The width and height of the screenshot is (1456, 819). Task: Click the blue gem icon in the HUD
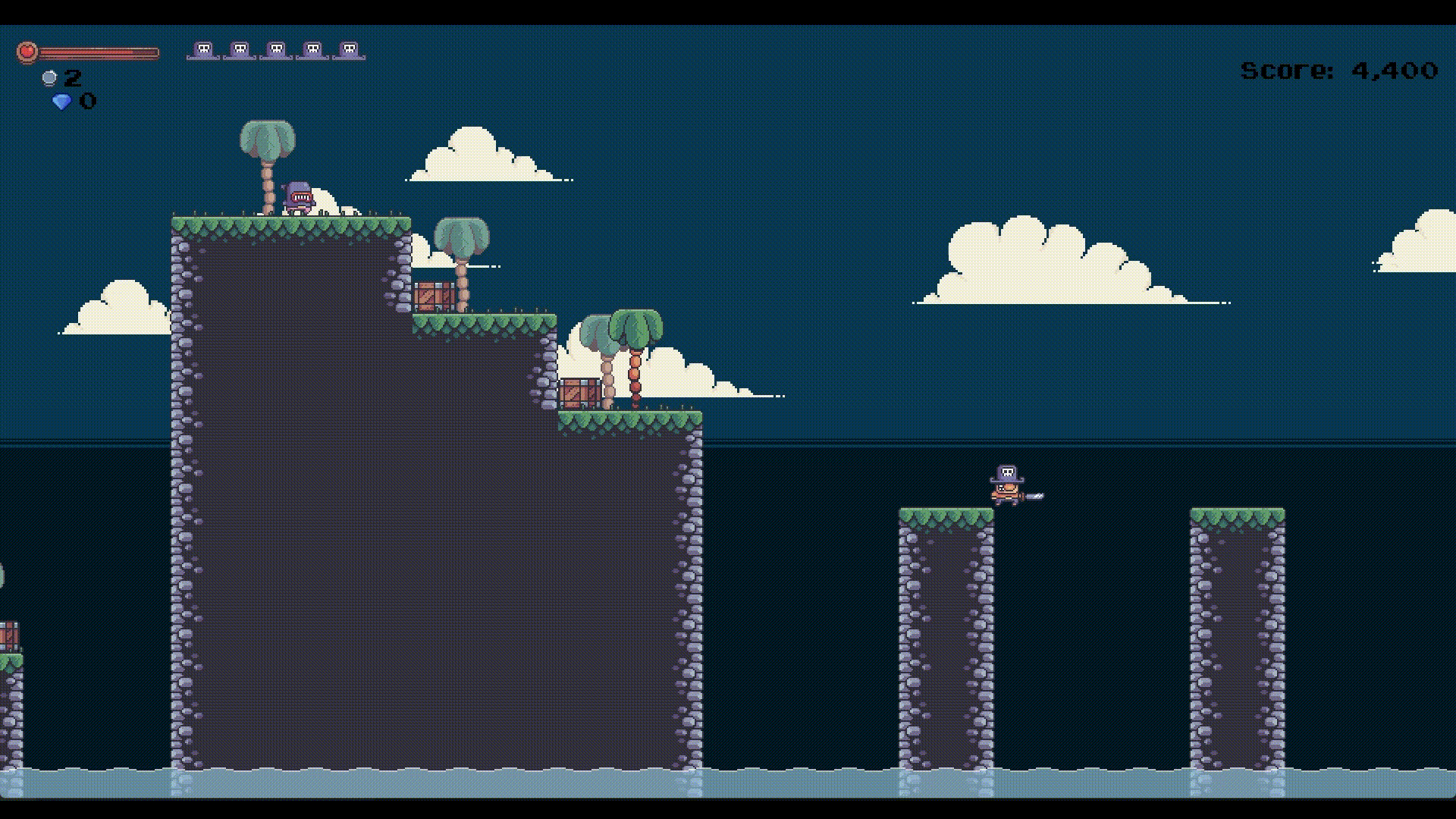pyautogui.click(x=62, y=100)
